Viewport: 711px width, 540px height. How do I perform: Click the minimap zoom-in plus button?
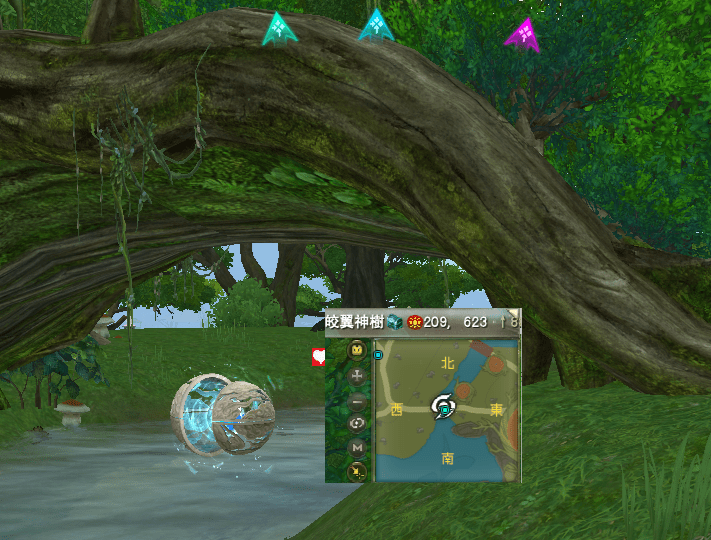coord(357,376)
